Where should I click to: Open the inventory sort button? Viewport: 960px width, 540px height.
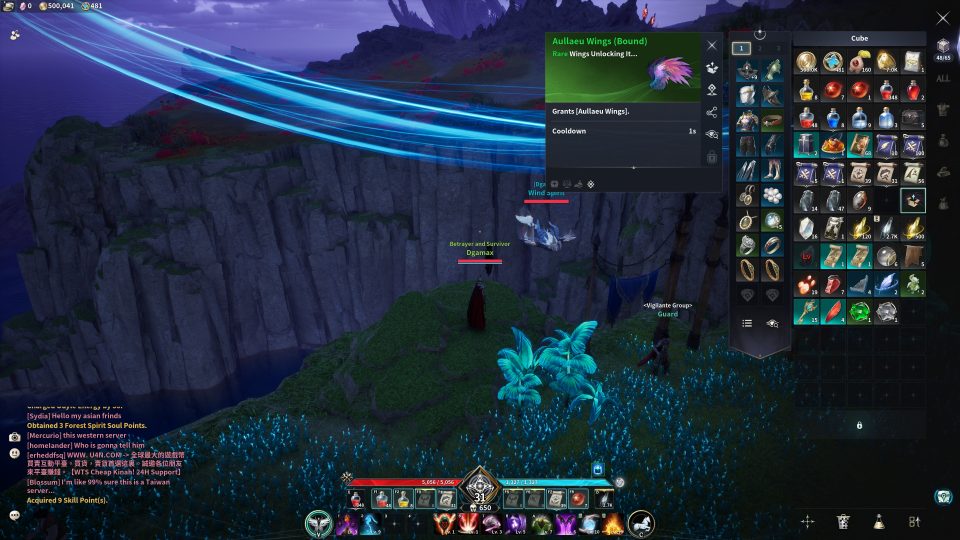[913, 521]
